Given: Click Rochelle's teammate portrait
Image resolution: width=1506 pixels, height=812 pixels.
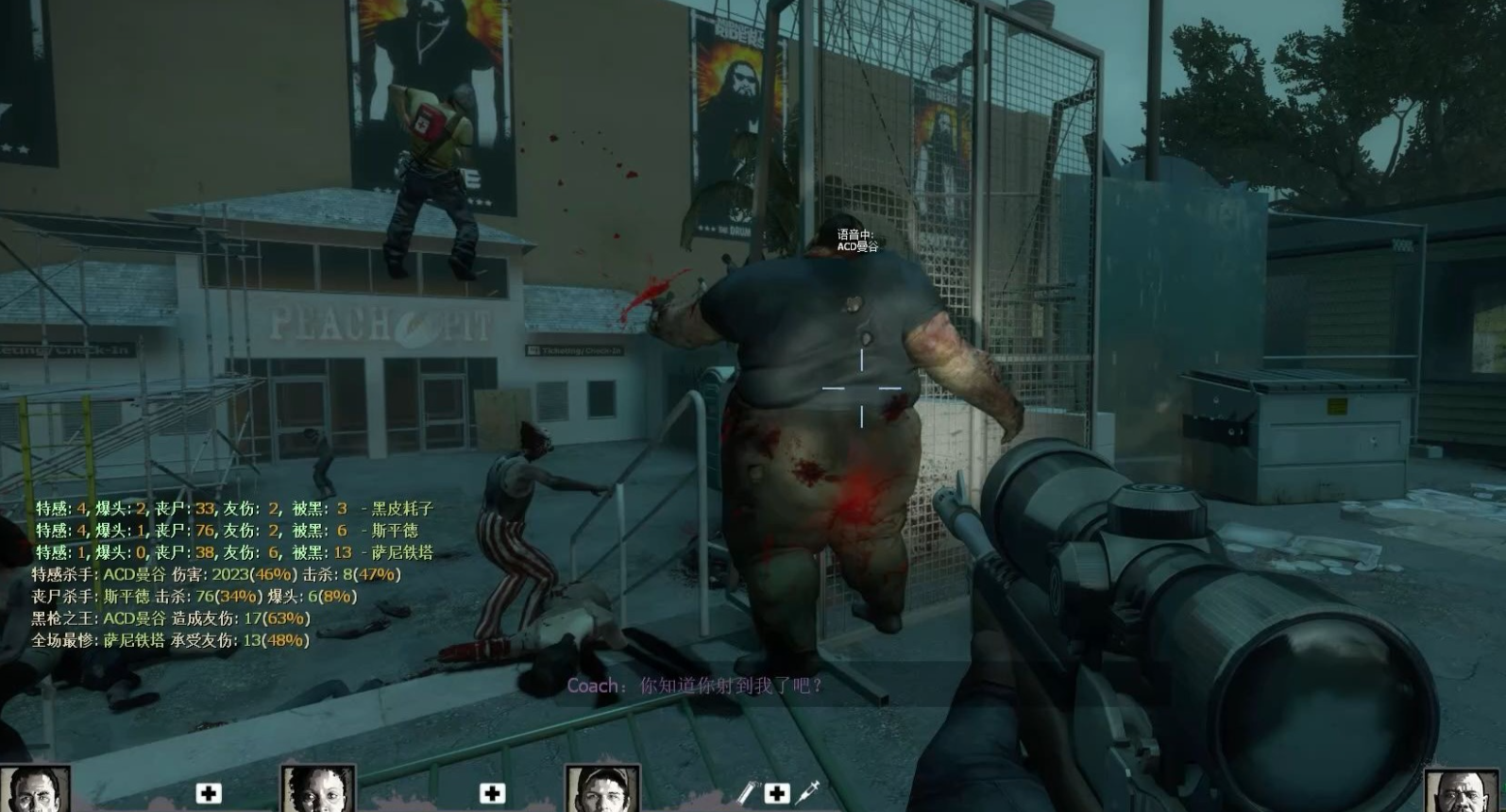Looking at the screenshot, I should (x=318, y=789).
